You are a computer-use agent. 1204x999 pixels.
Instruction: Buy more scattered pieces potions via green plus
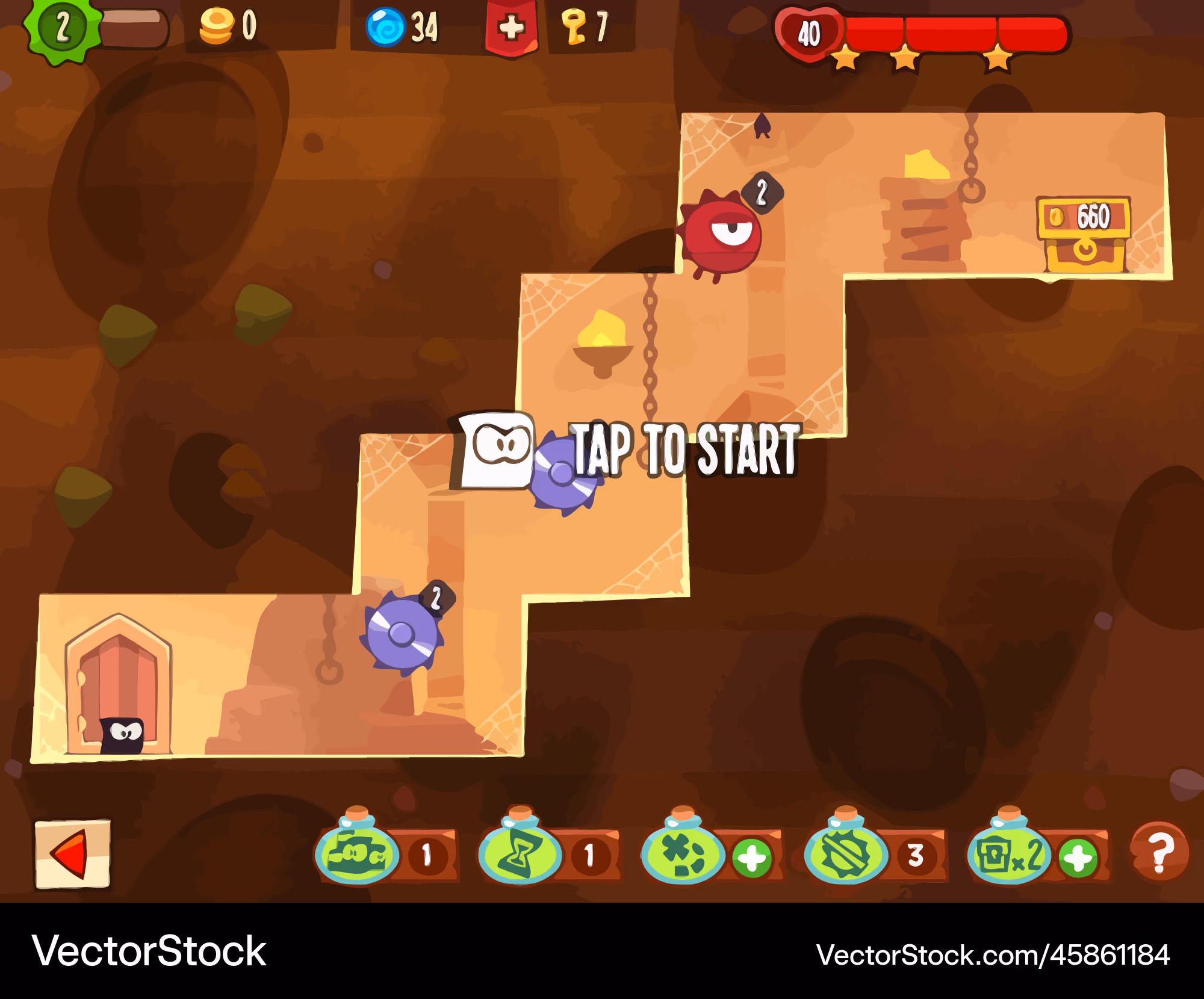point(752,857)
